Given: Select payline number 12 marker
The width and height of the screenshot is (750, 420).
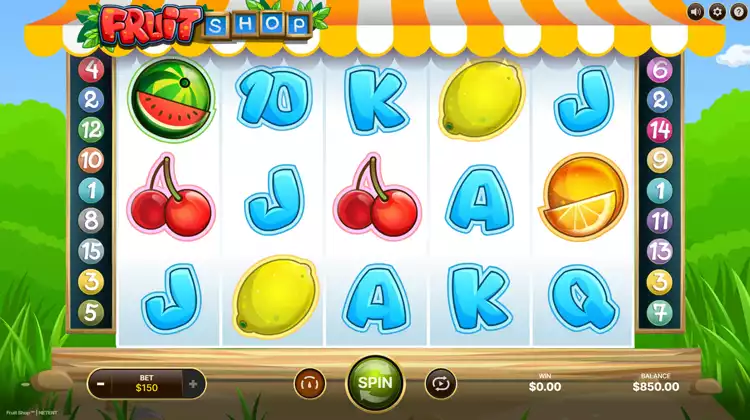Looking at the screenshot, I should tap(91, 129).
